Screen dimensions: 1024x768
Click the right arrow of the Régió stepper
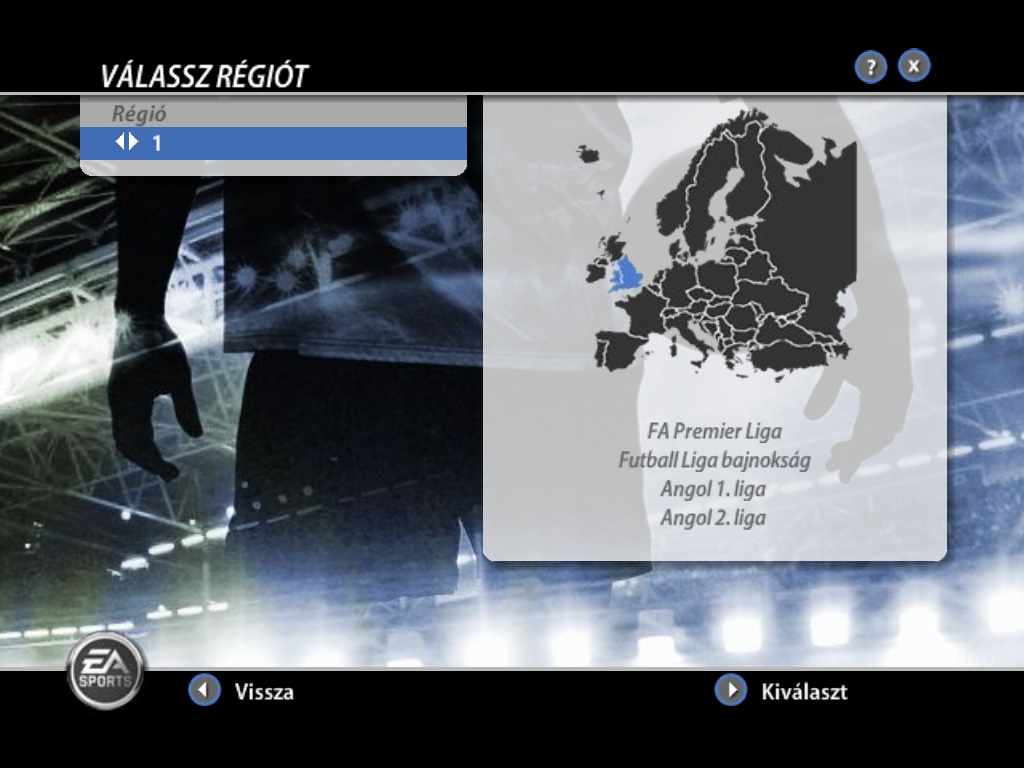(134, 142)
